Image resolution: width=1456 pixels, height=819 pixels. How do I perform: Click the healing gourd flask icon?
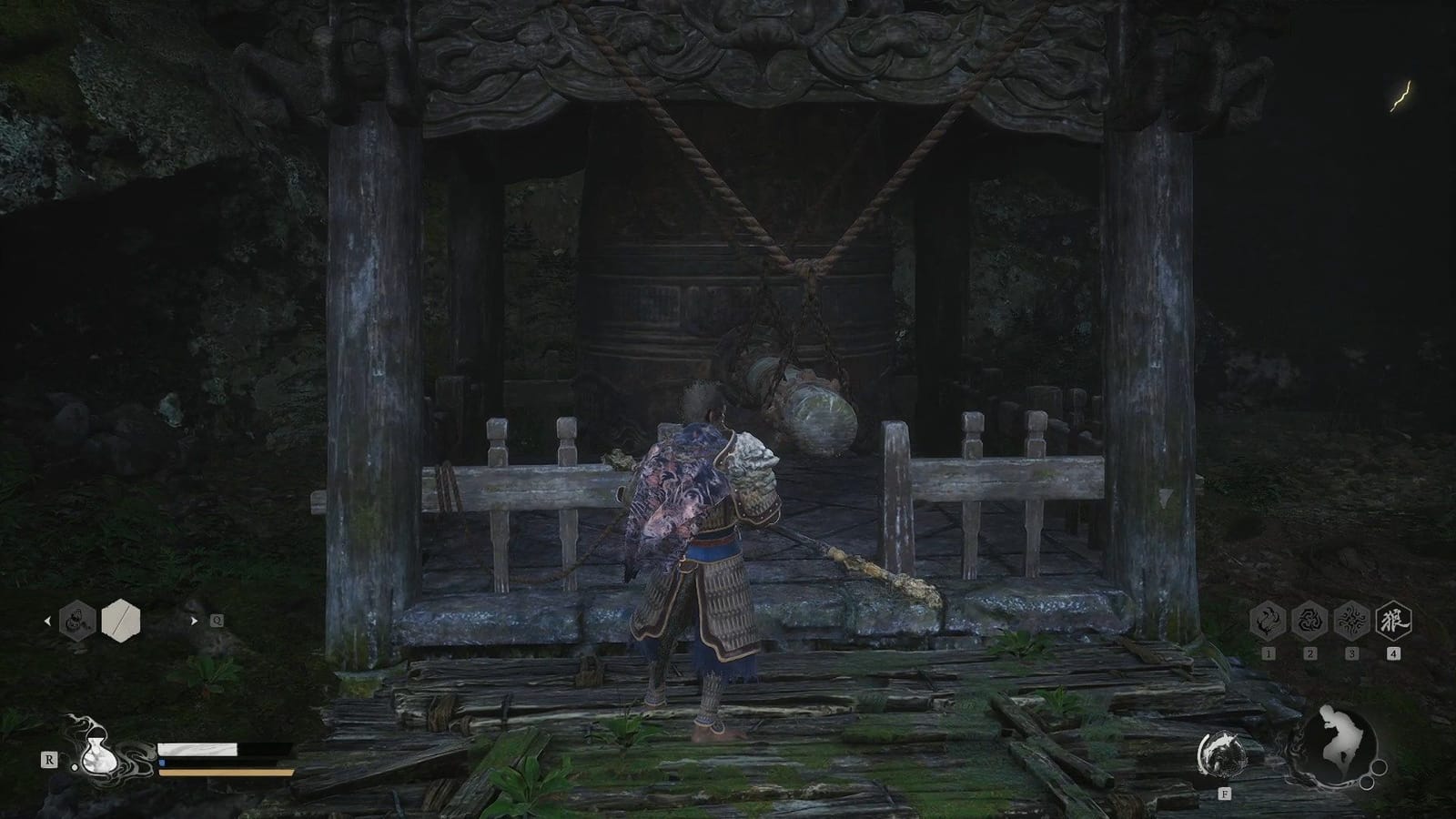[100, 755]
